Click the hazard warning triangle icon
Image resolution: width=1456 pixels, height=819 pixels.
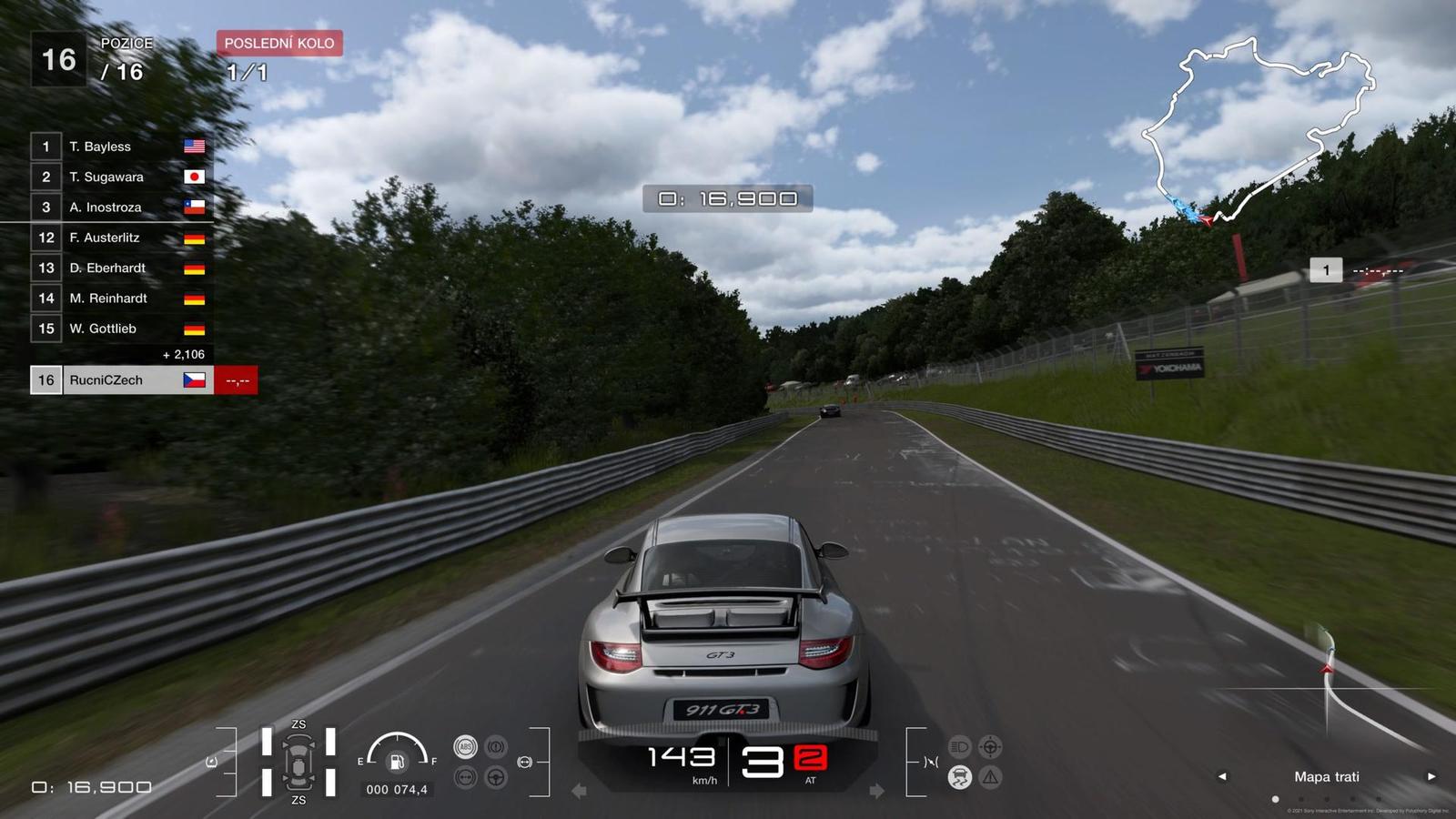click(990, 777)
